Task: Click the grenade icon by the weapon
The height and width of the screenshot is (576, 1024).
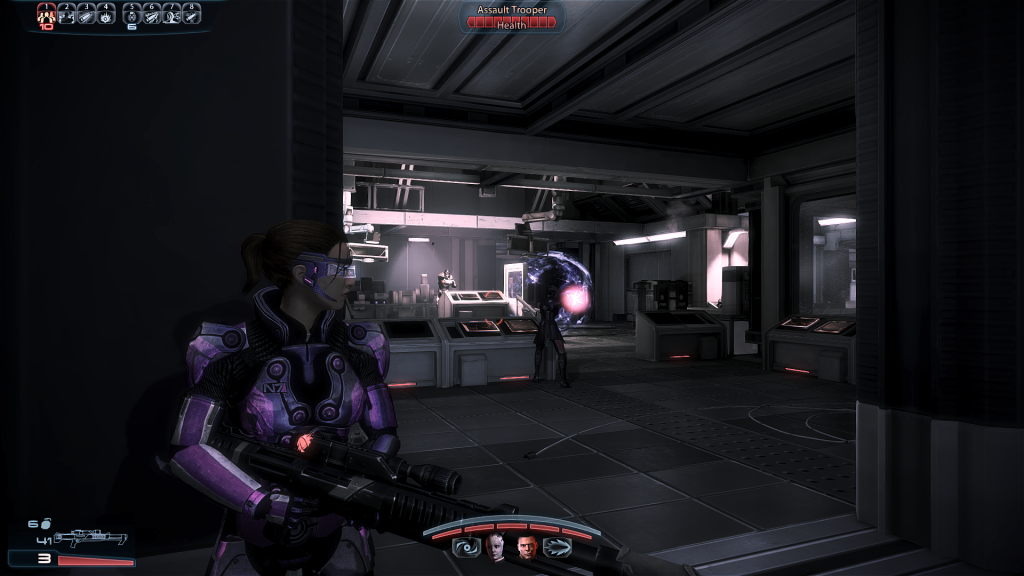Action: [x=45, y=524]
